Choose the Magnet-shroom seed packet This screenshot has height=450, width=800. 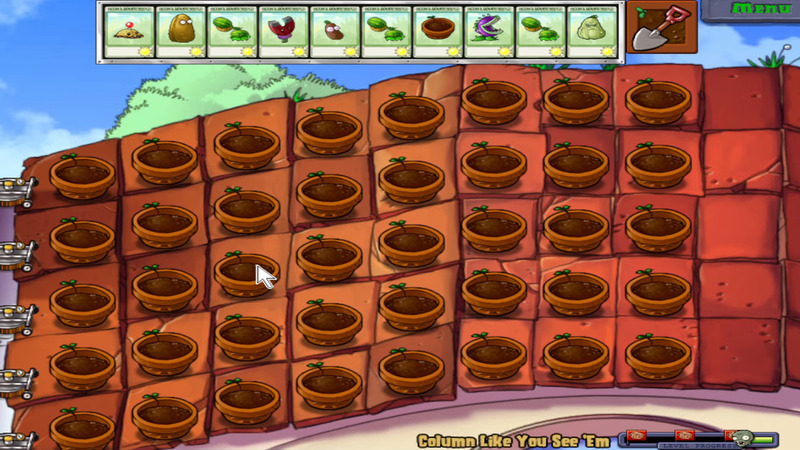point(282,32)
